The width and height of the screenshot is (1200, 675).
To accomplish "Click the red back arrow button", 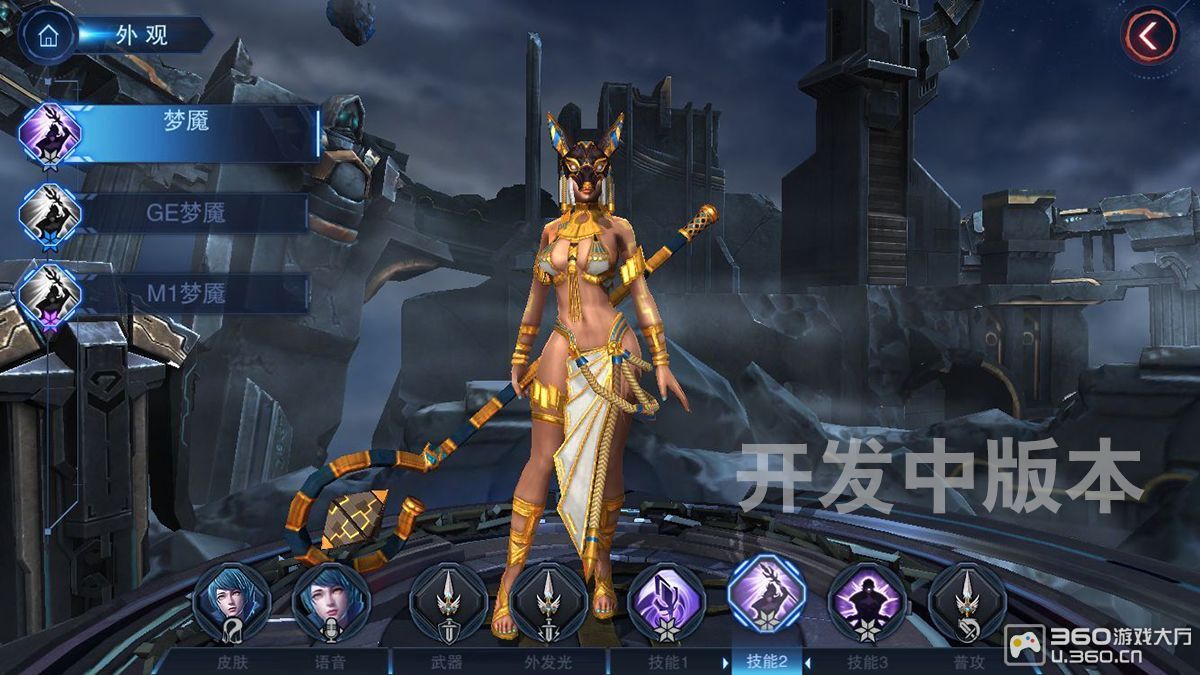I will click(x=1148, y=36).
